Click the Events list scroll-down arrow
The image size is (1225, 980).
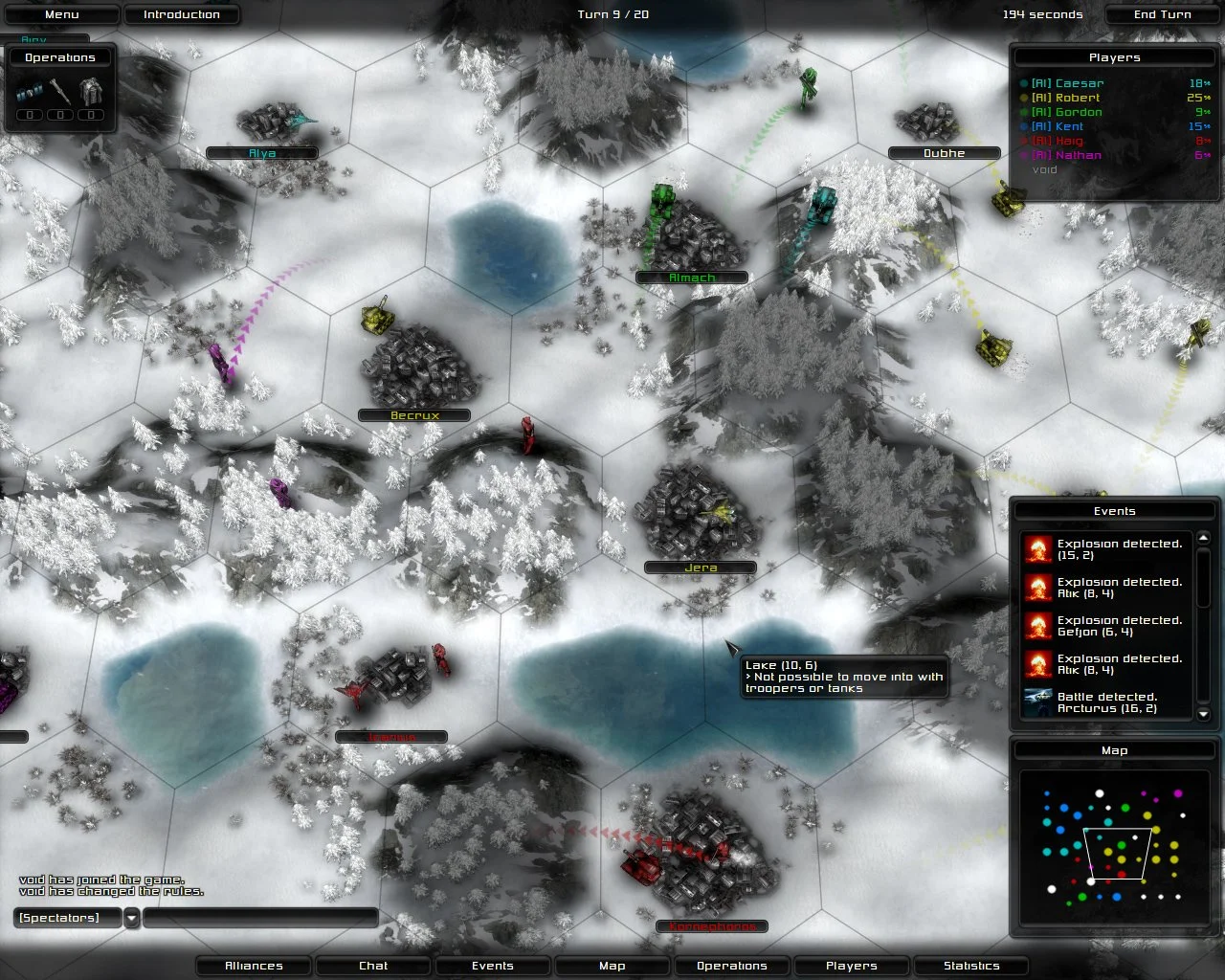pos(1203,716)
